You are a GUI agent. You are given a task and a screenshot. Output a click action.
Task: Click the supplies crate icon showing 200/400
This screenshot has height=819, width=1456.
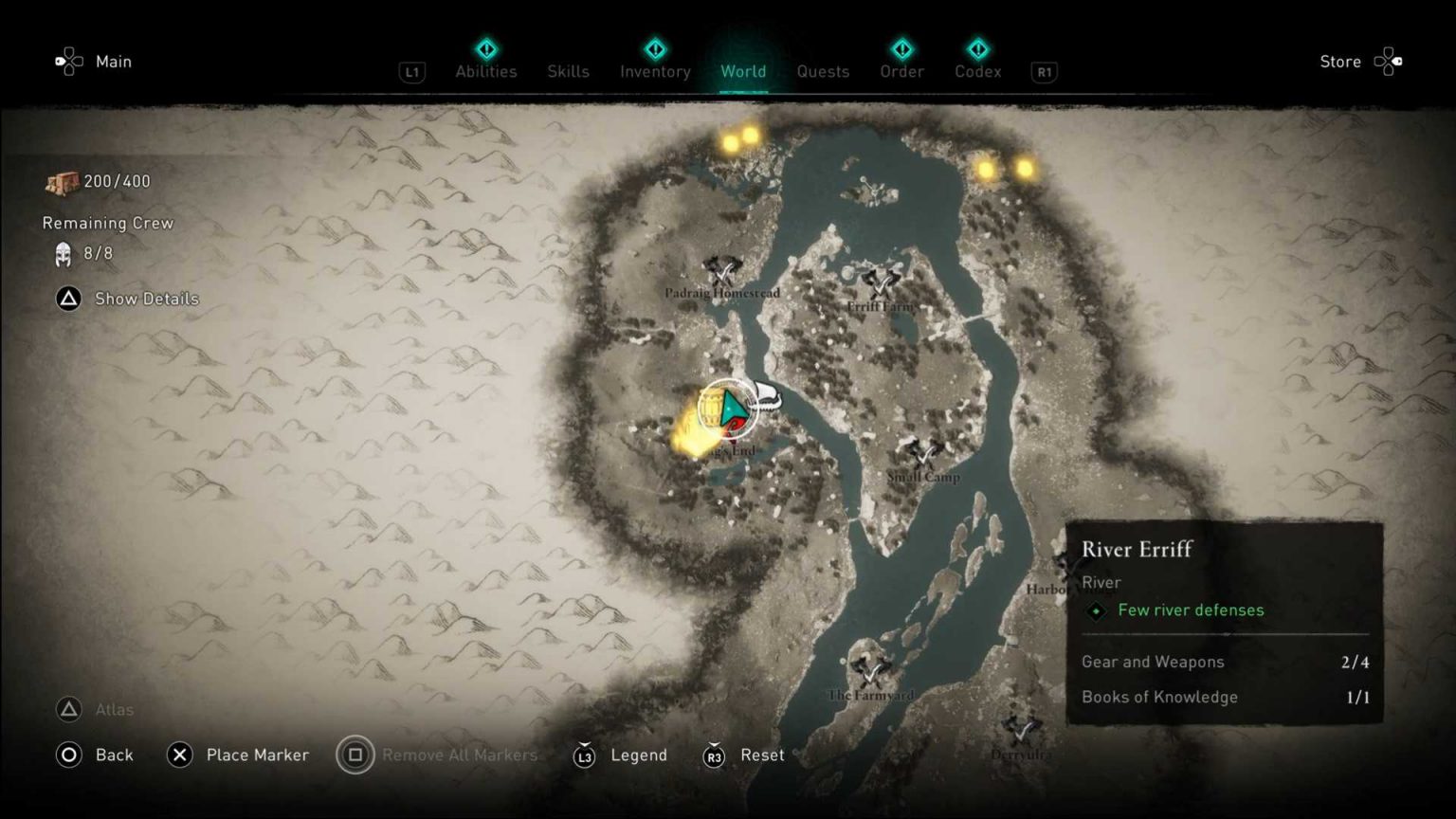point(60,180)
